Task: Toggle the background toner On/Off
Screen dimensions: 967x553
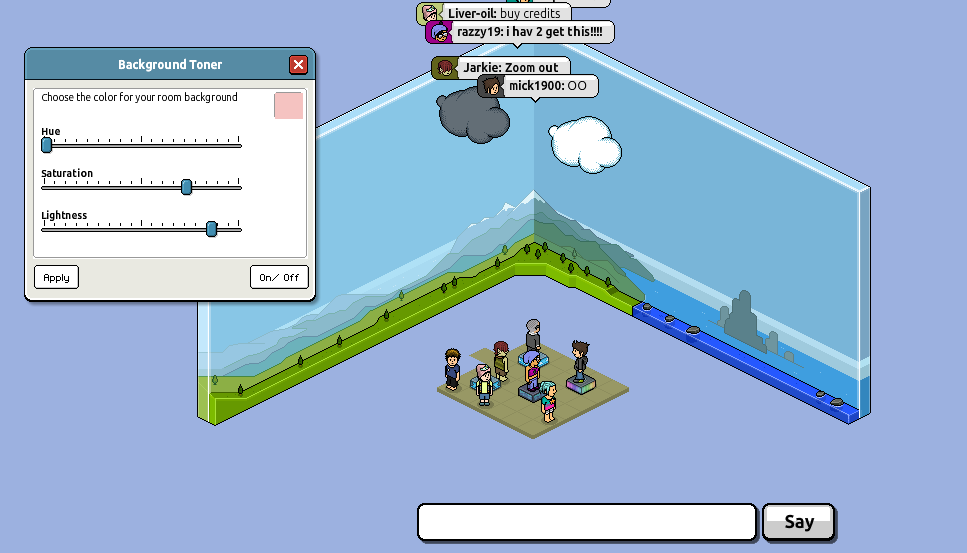Action: coord(279,277)
